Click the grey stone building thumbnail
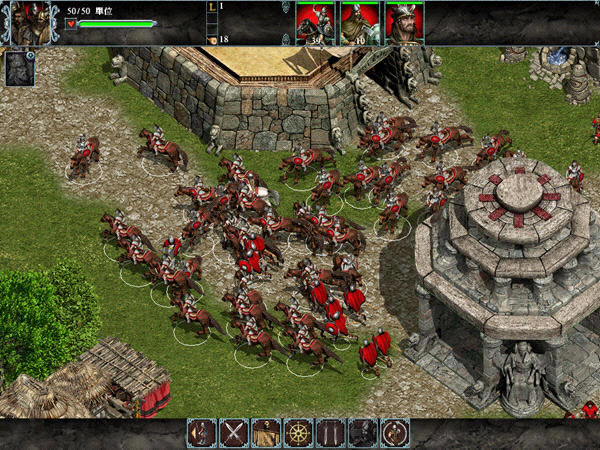The height and width of the screenshot is (450, 600). [x=19, y=68]
